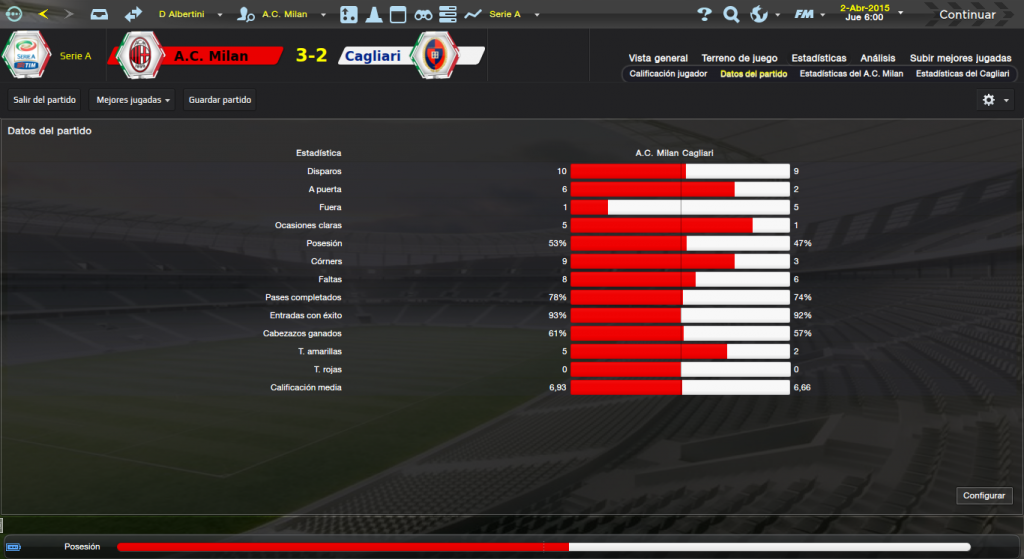Image resolution: width=1024 pixels, height=559 pixels.
Task: Open the Mejores jugadas dropdown
Action: [134, 100]
